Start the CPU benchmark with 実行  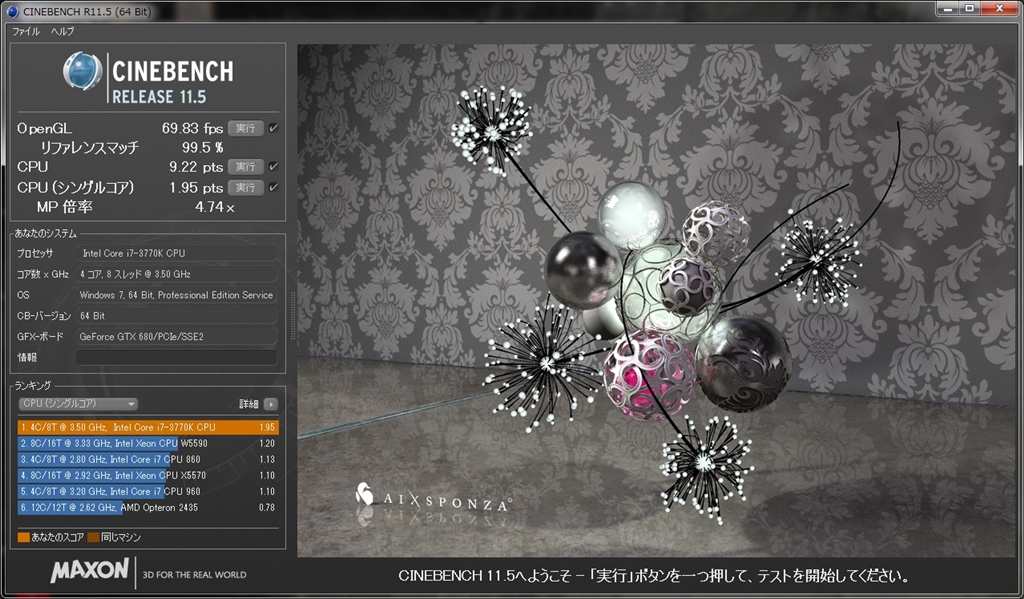coord(245,166)
